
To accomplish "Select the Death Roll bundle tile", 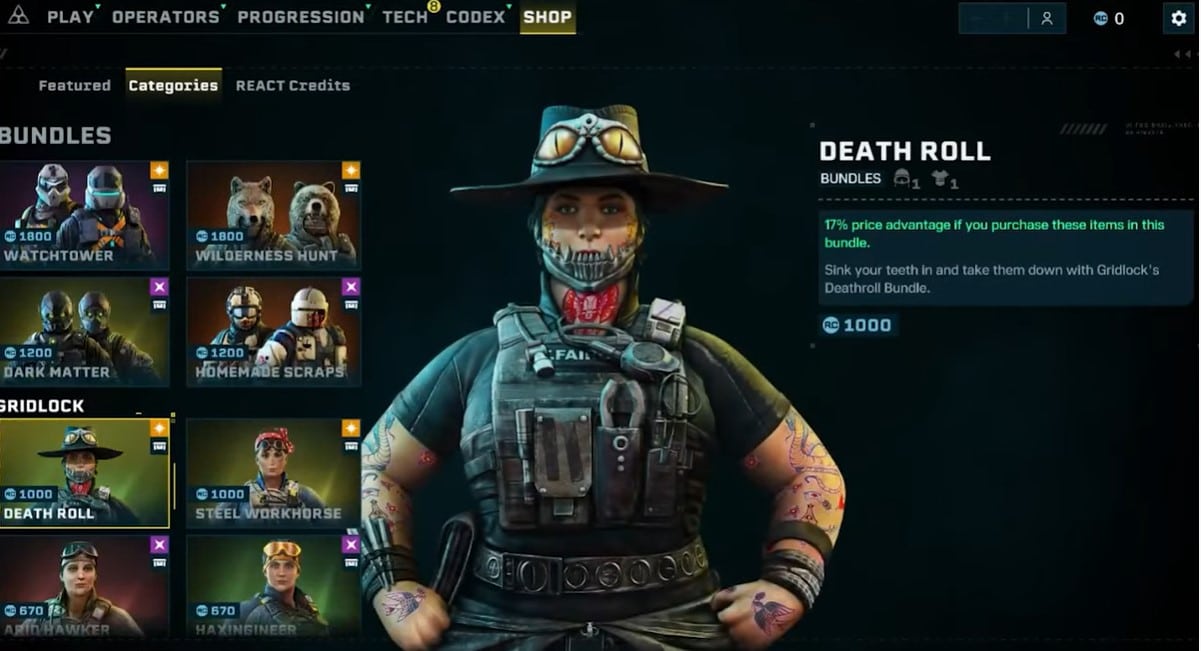I will coord(84,472).
